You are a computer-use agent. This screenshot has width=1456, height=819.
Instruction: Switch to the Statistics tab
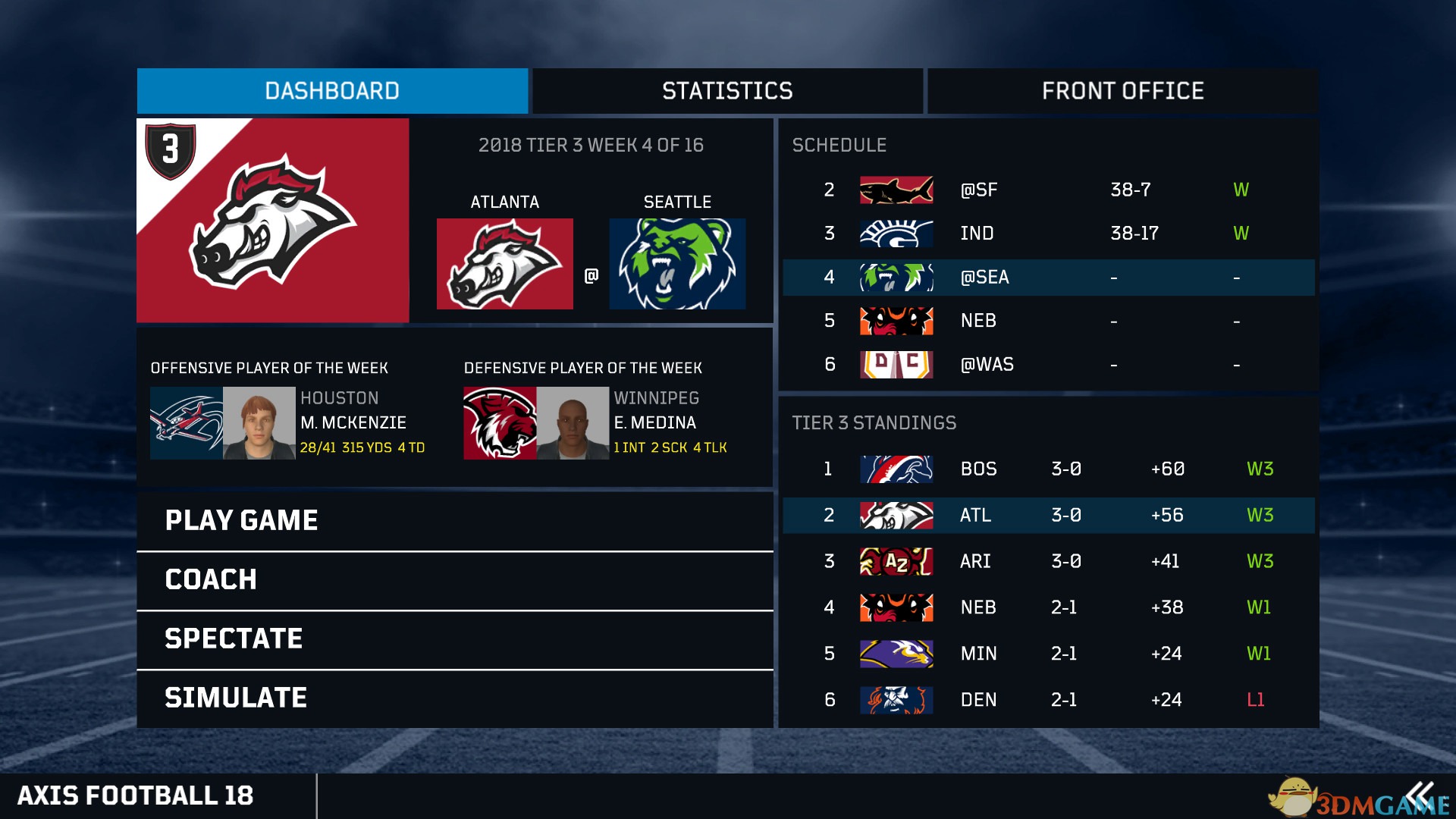pos(727,91)
